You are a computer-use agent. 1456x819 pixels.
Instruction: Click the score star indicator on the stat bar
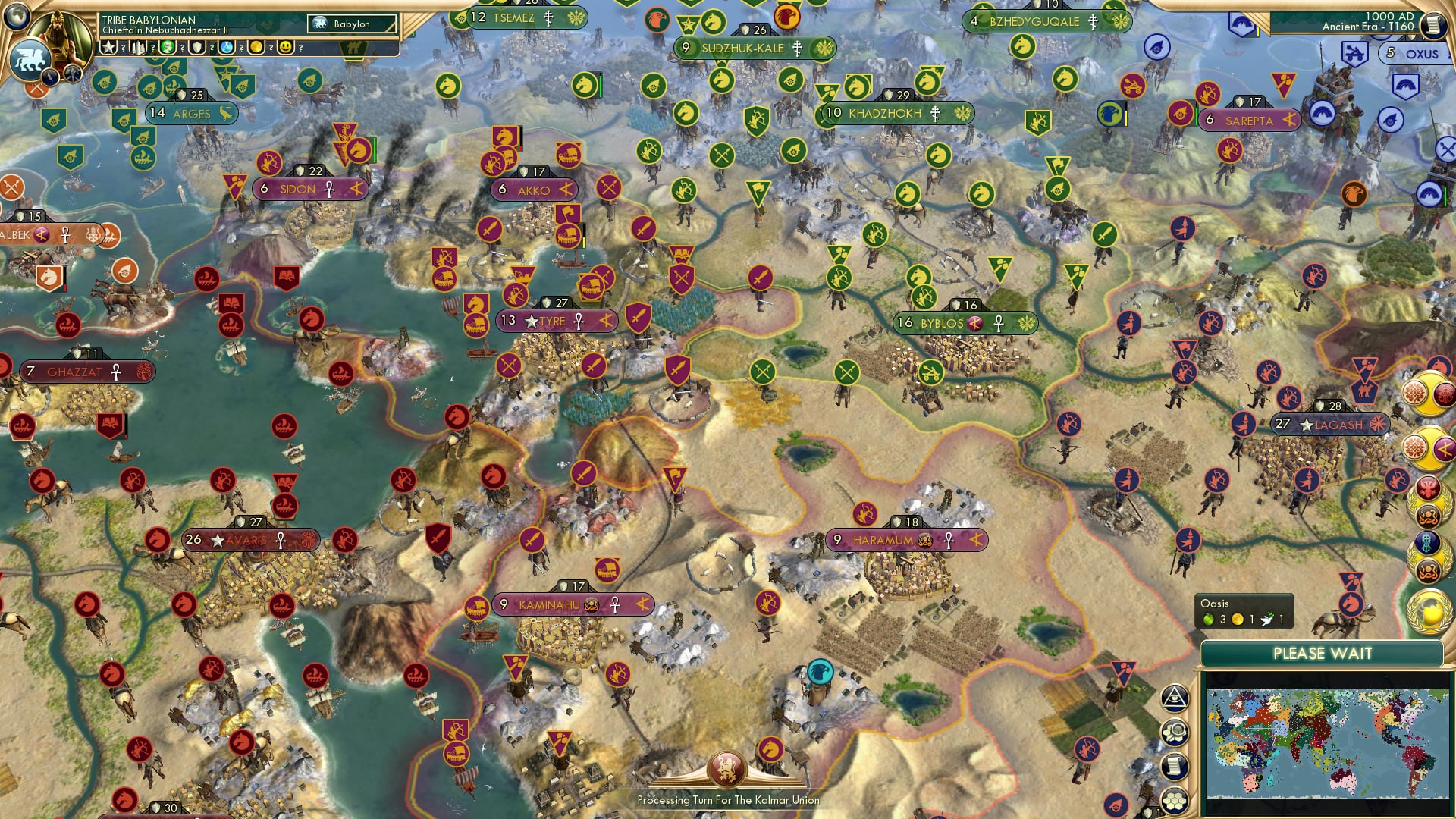click(x=107, y=47)
